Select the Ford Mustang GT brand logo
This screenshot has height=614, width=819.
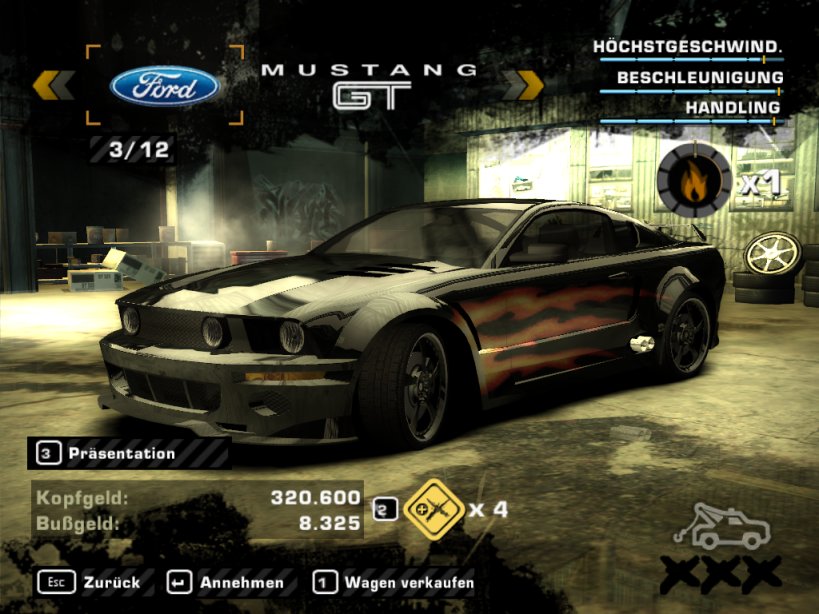(165, 86)
